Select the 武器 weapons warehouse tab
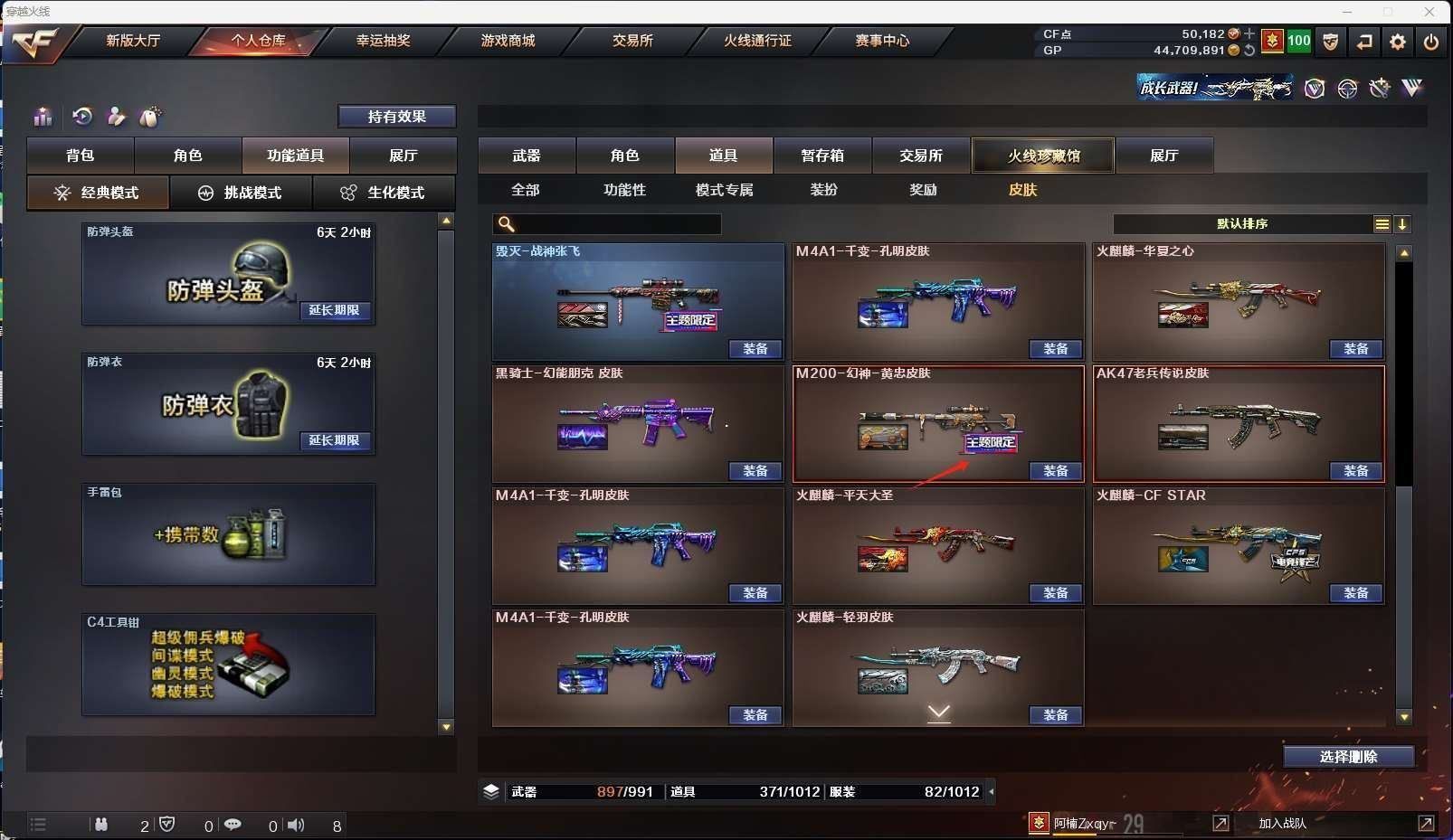The height and width of the screenshot is (840, 1453). click(527, 156)
